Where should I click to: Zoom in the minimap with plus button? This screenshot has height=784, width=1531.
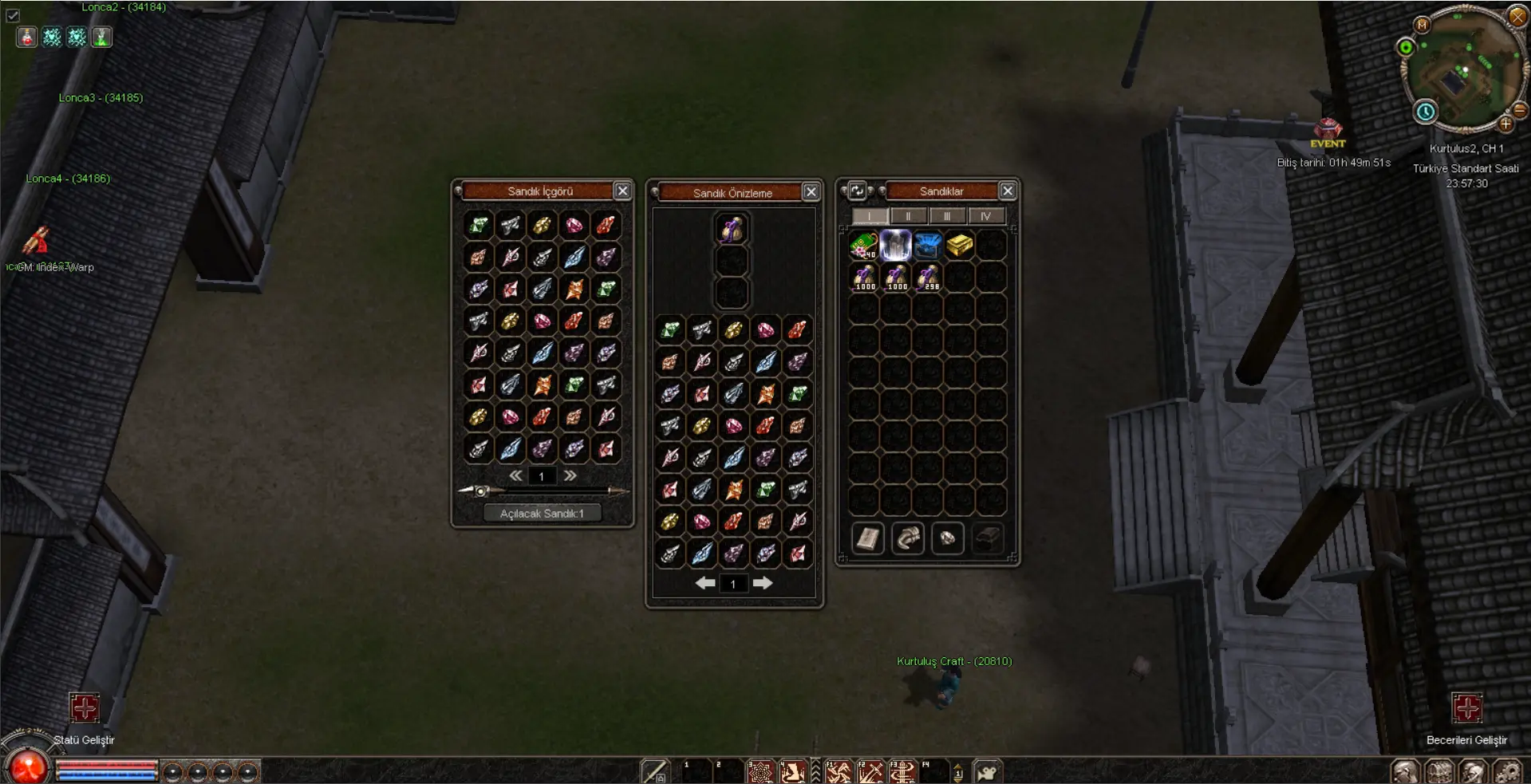pyautogui.click(x=1505, y=124)
